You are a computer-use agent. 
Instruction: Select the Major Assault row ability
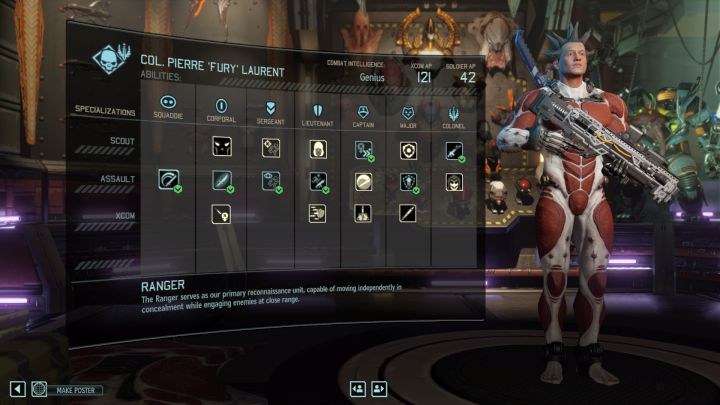[x=408, y=181]
